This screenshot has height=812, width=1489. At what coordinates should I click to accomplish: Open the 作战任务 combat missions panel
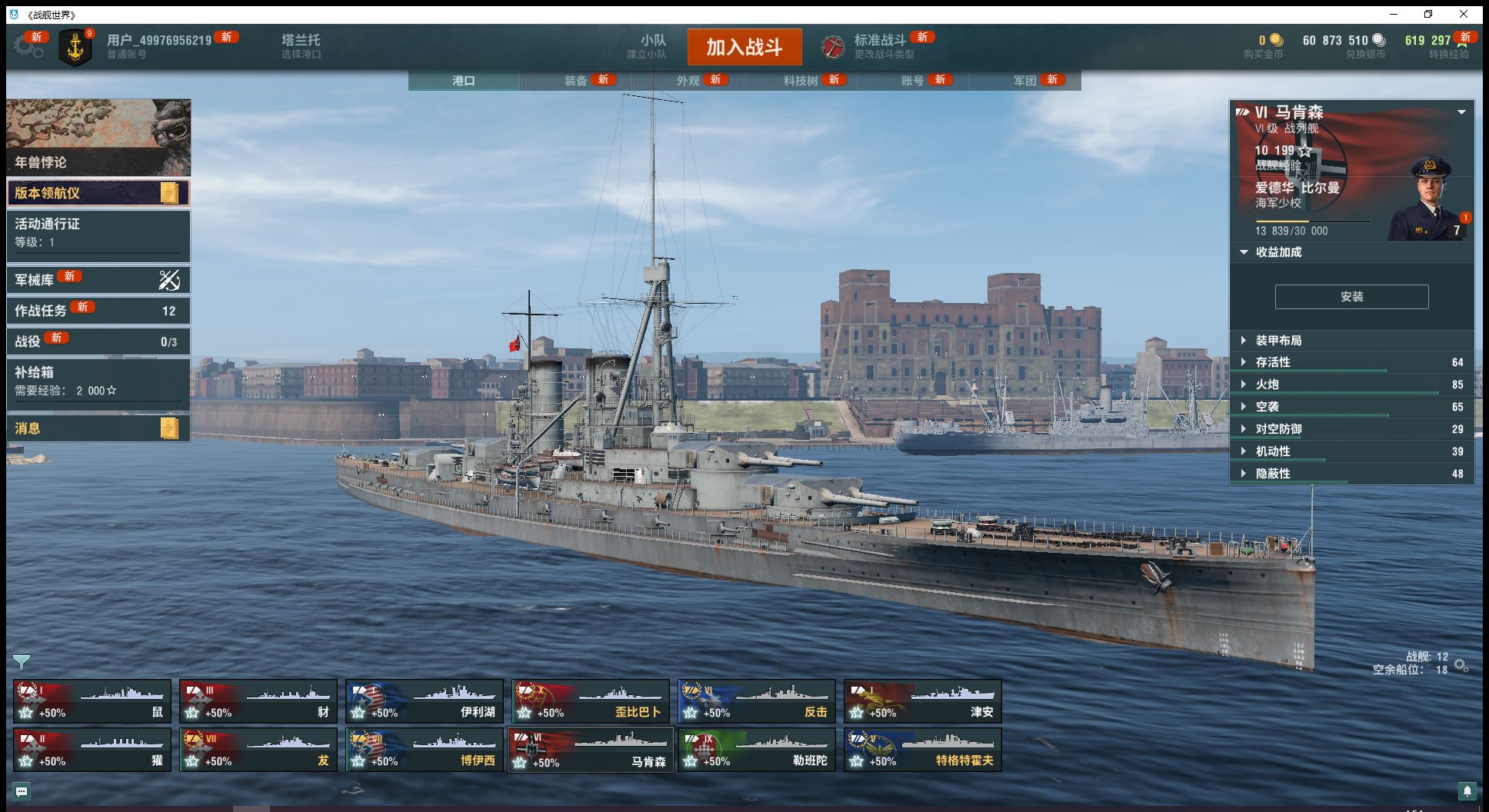click(x=98, y=311)
